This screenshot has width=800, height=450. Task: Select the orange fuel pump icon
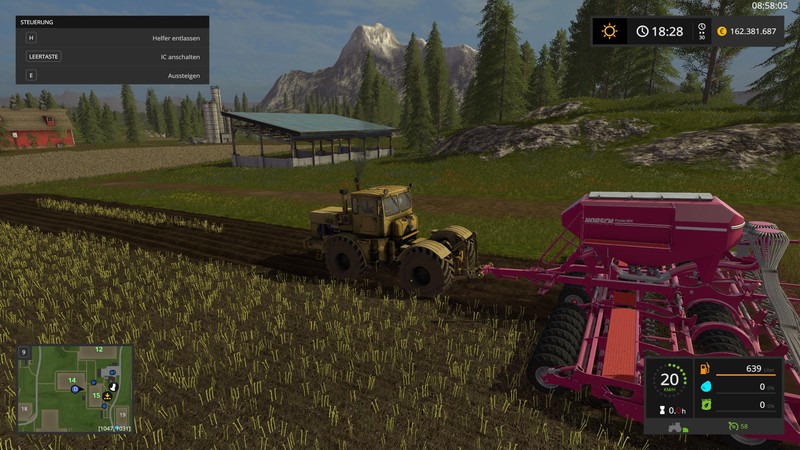(x=704, y=368)
